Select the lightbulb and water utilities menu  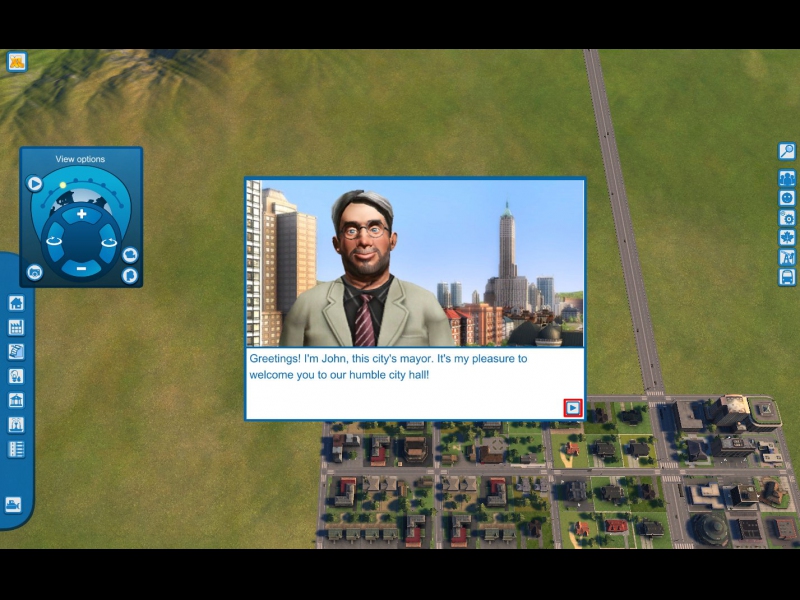click(15, 376)
